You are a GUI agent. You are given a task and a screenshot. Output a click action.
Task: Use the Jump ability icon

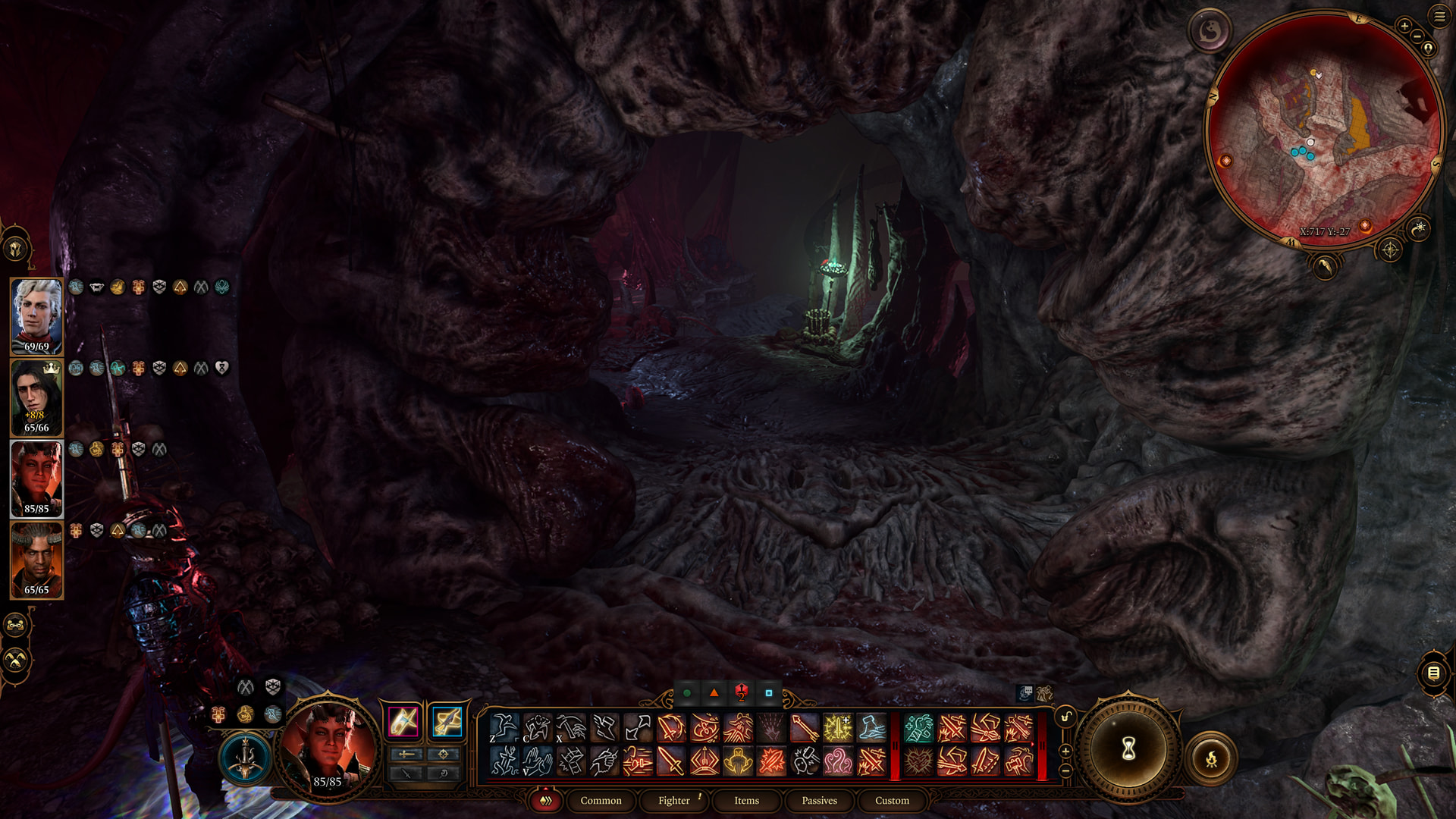pyautogui.click(x=504, y=728)
